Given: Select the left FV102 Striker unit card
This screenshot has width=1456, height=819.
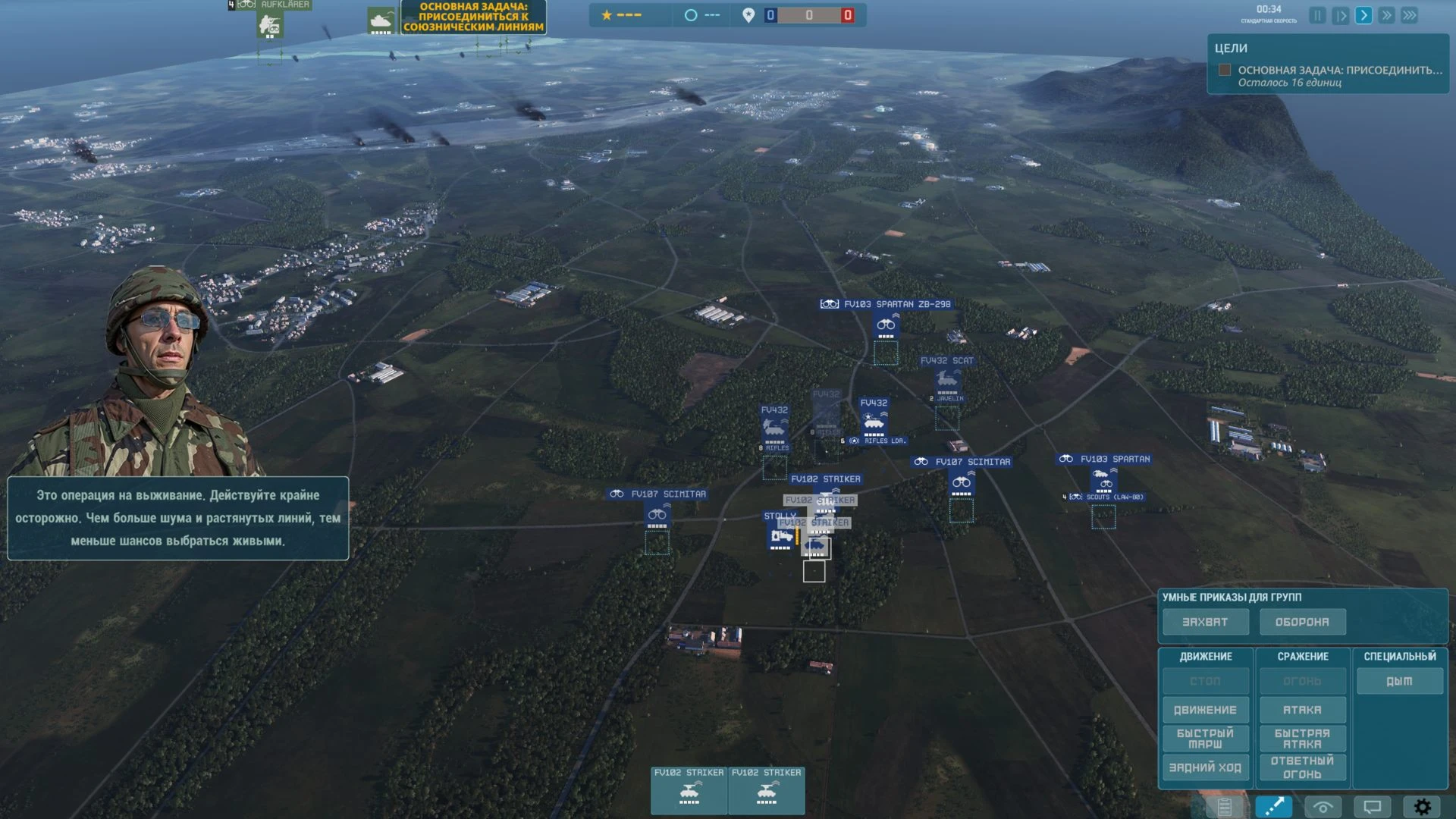Looking at the screenshot, I should [689, 790].
